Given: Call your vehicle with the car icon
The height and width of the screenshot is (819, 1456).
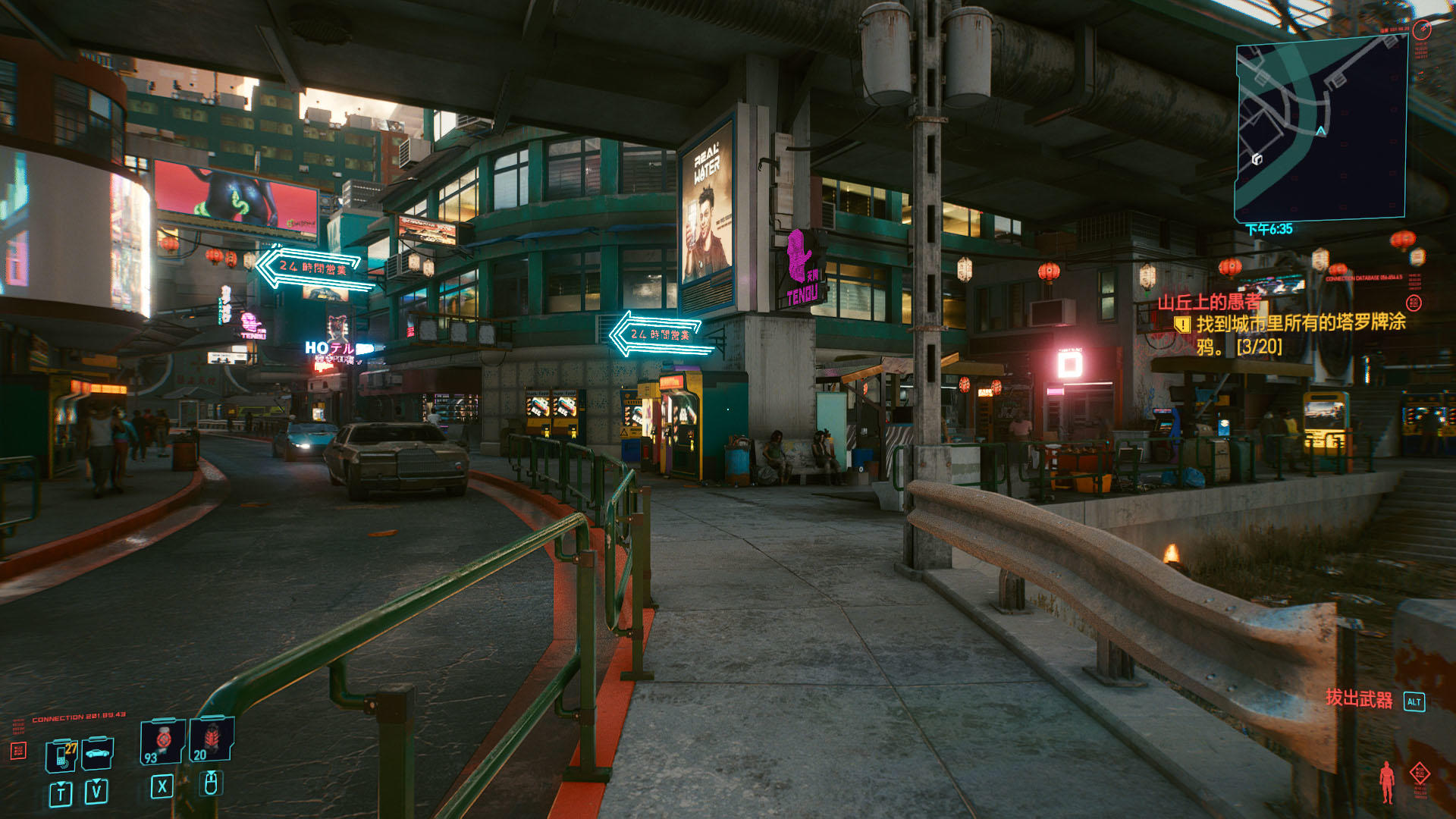Looking at the screenshot, I should [x=98, y=753].
